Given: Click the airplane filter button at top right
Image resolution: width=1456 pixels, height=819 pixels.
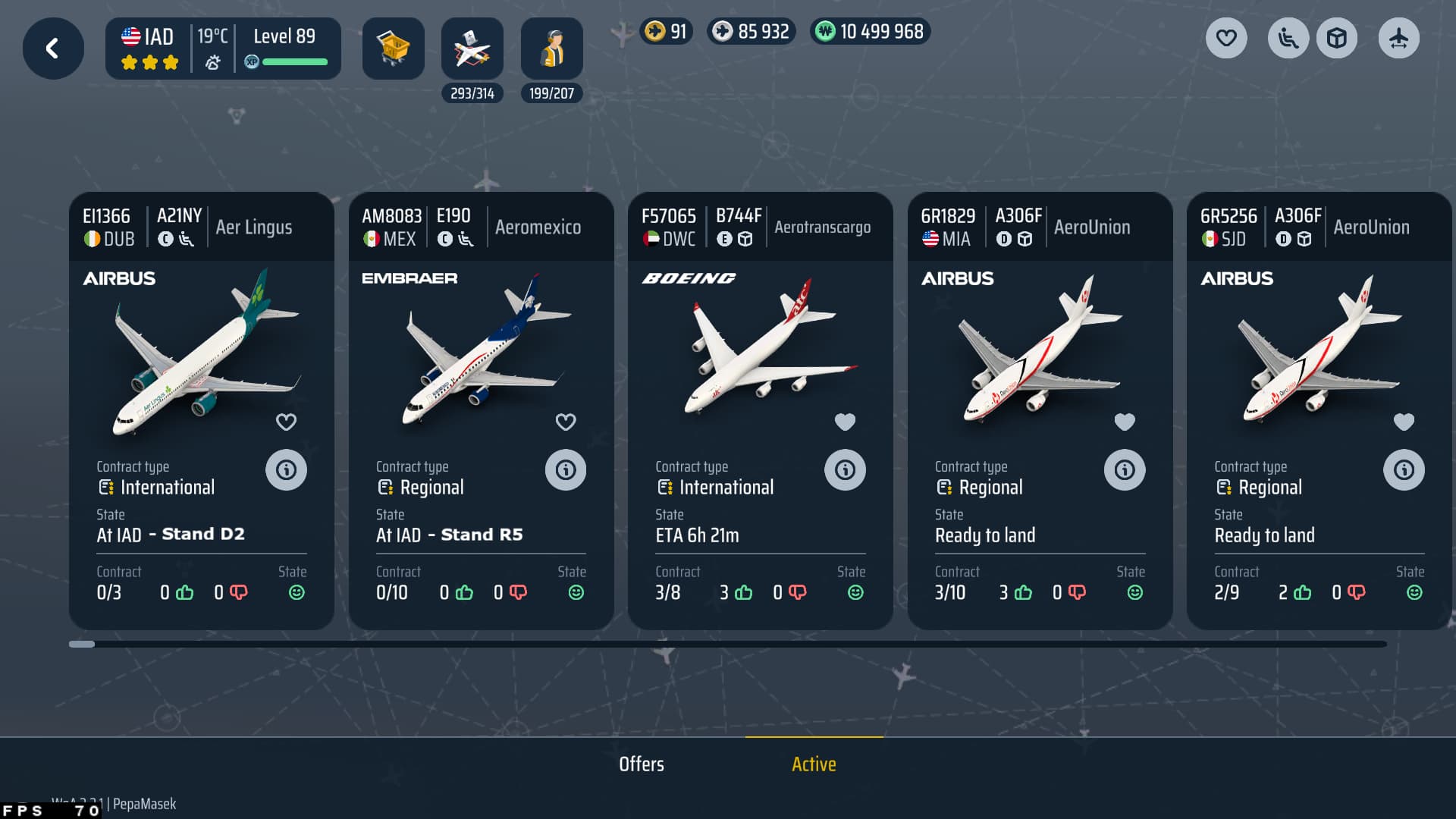Looking at the screenshot, I should tap(1398, 38).
